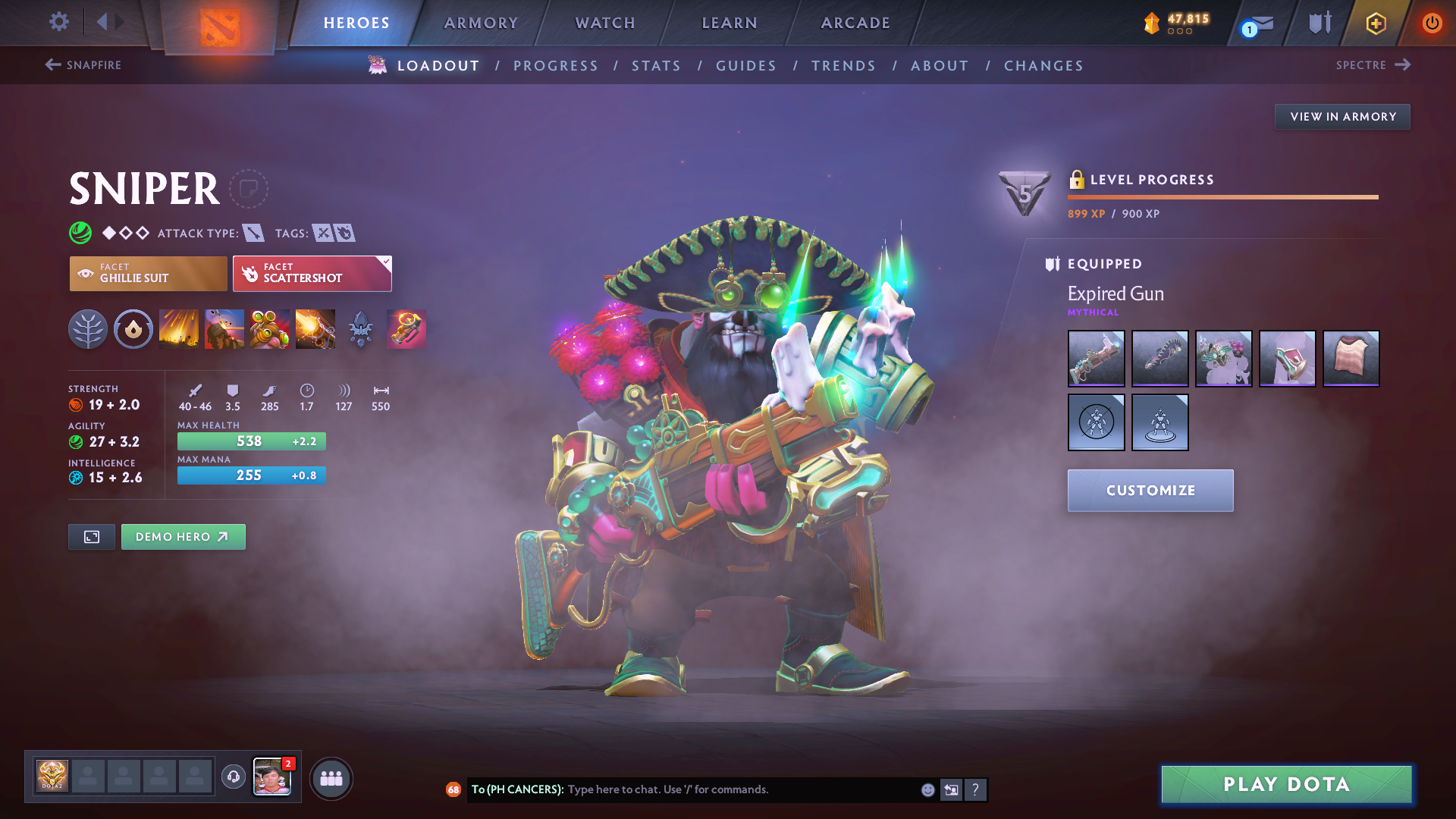
Task: Click the Level Progress XP bar
Action: [x=1222, y=197]
